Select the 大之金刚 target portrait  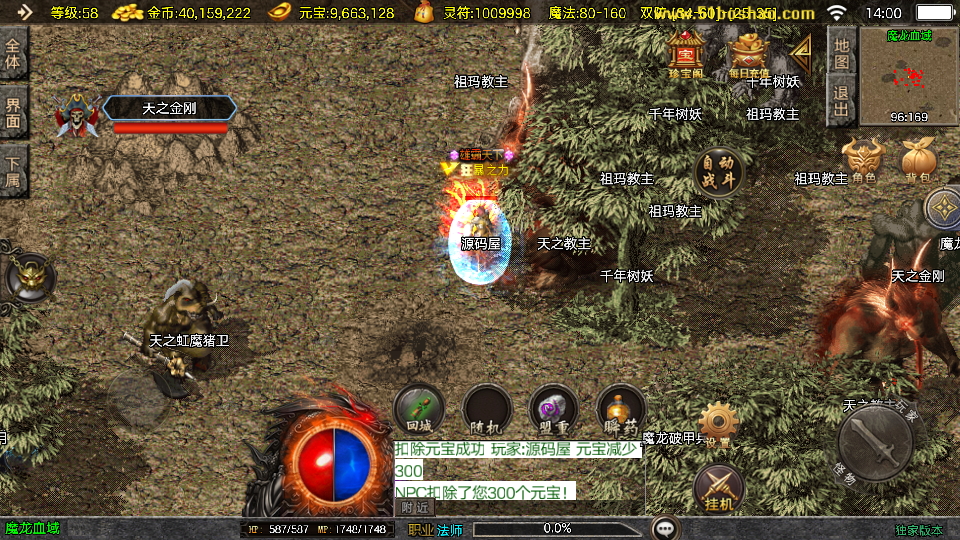pos(78,116)
